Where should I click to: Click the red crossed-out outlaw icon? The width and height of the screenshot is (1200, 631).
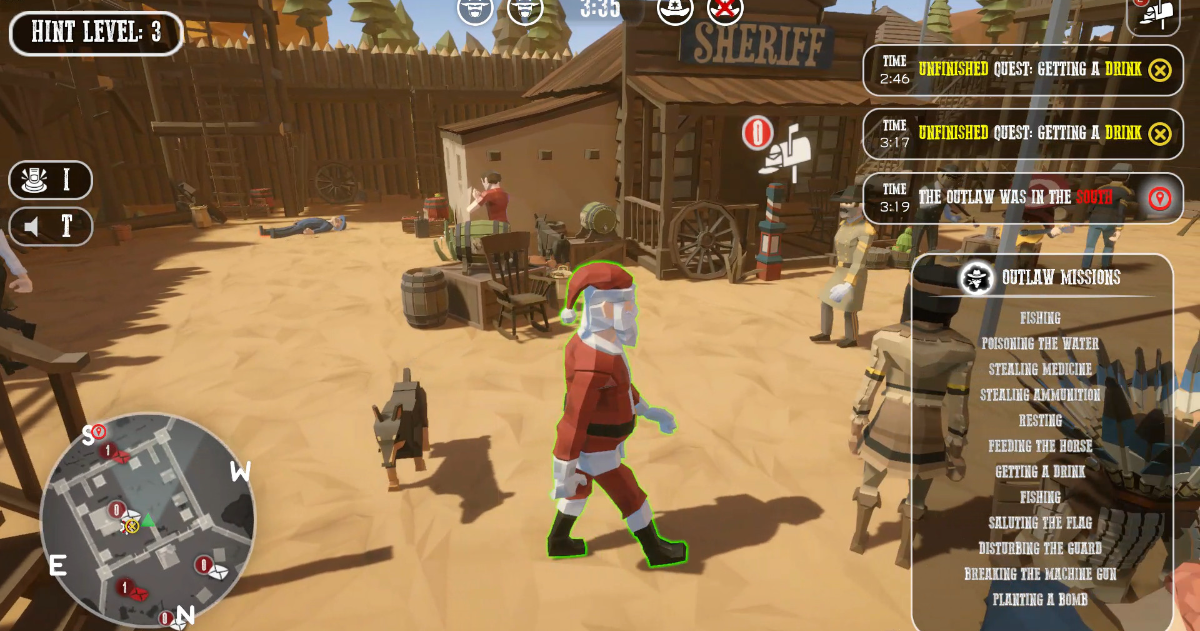click(725, 10)
